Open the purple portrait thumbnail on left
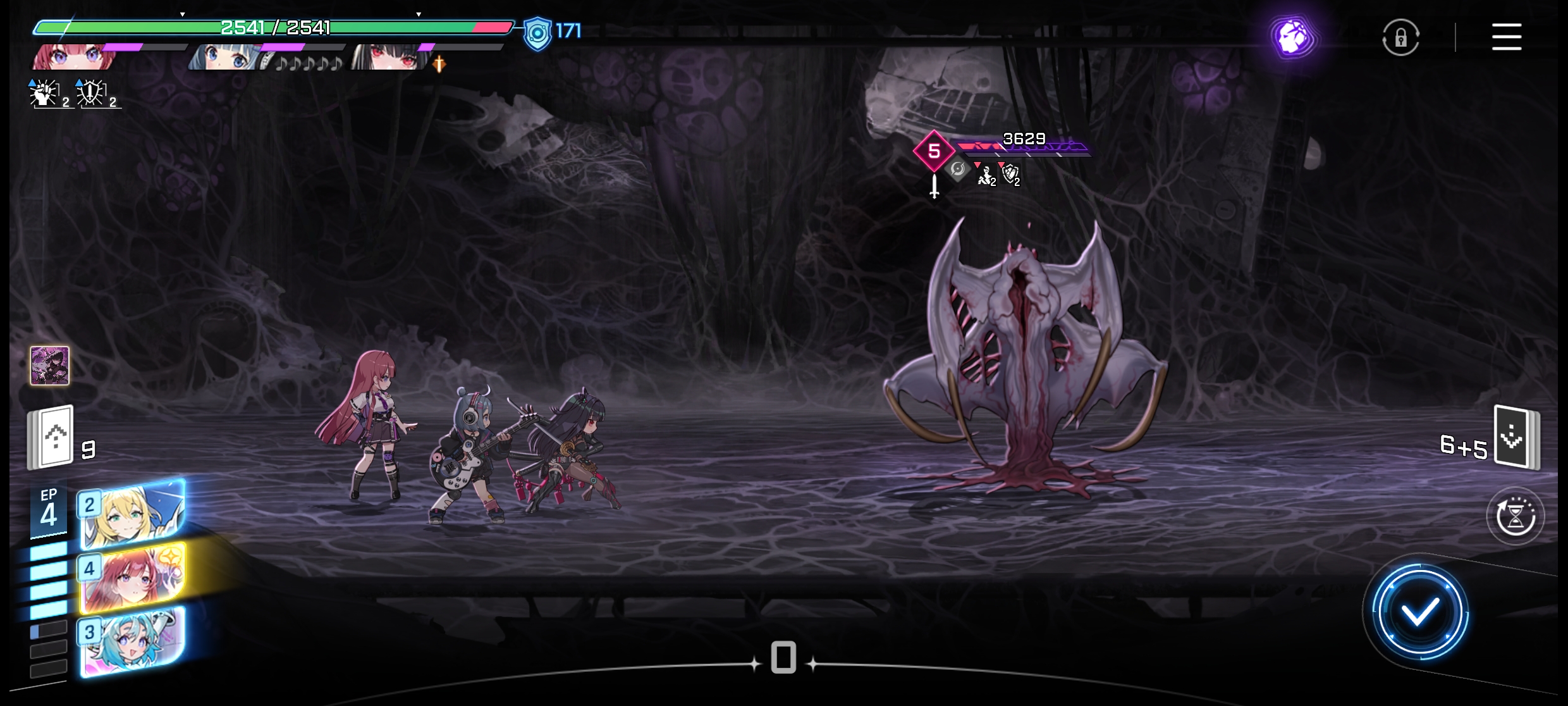 [50, 365]
